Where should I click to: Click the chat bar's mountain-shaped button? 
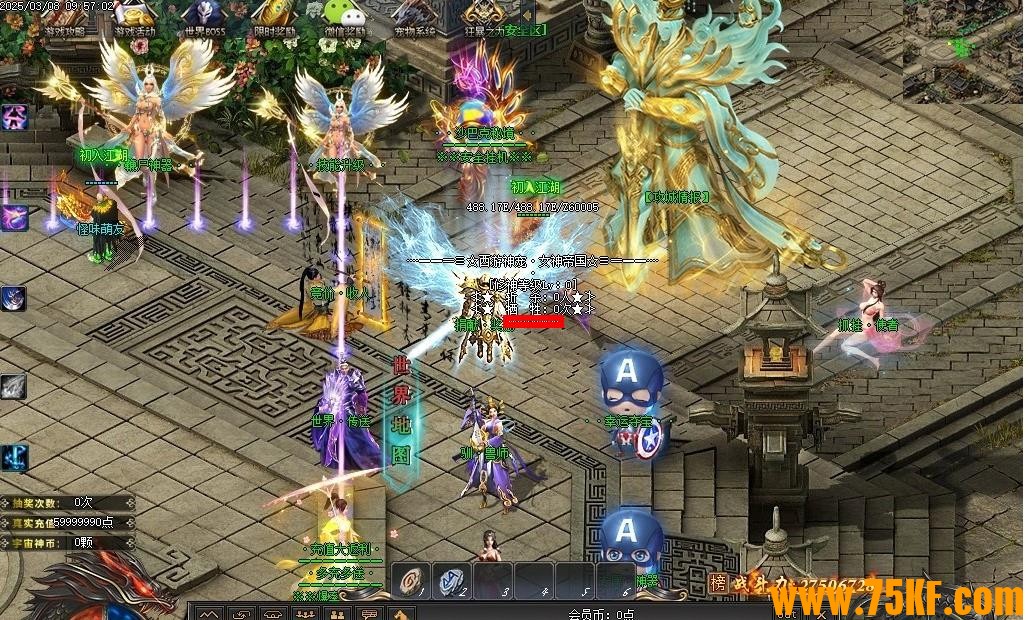click(208, 613)
